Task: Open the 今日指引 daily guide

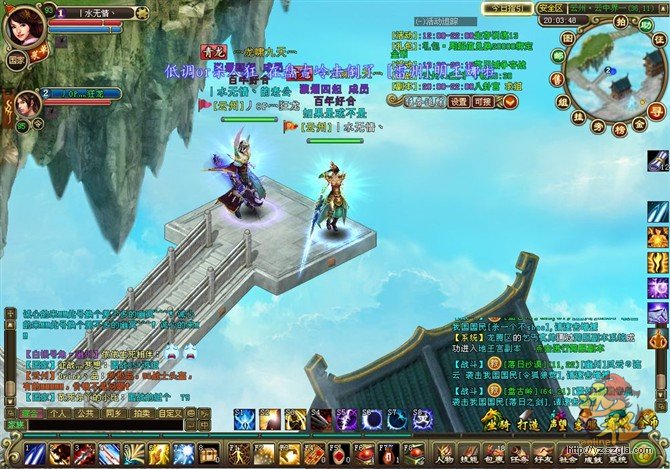Action: [504, 8]
